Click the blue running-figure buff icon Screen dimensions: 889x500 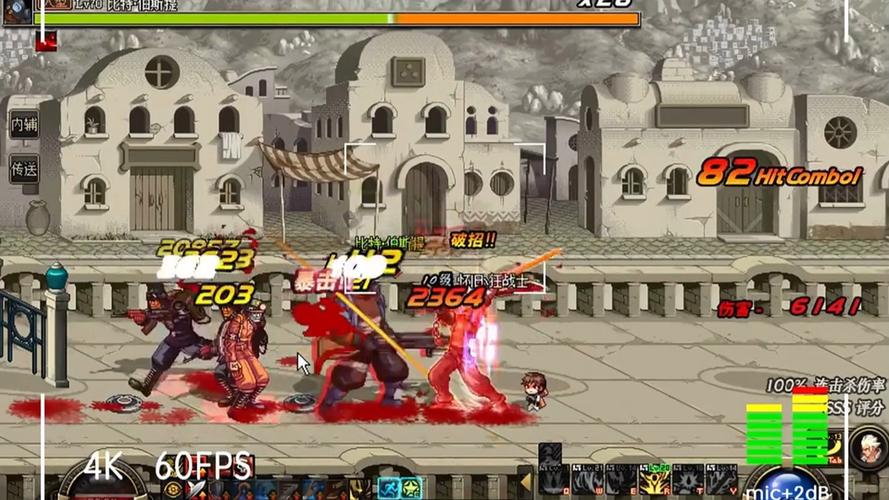pos(386,489)
